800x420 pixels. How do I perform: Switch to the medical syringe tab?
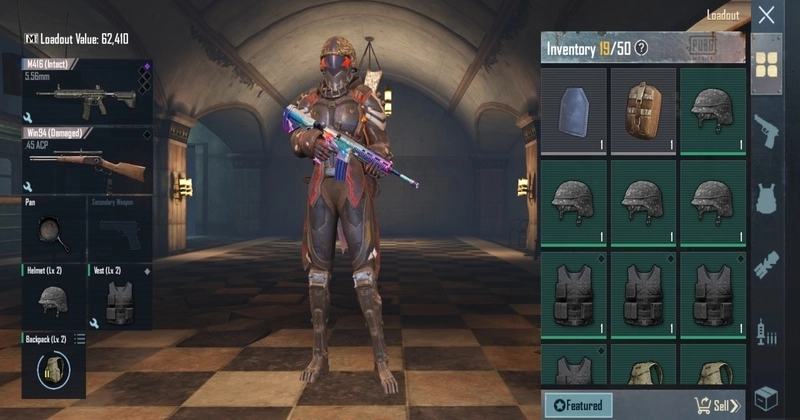point(766,331)
